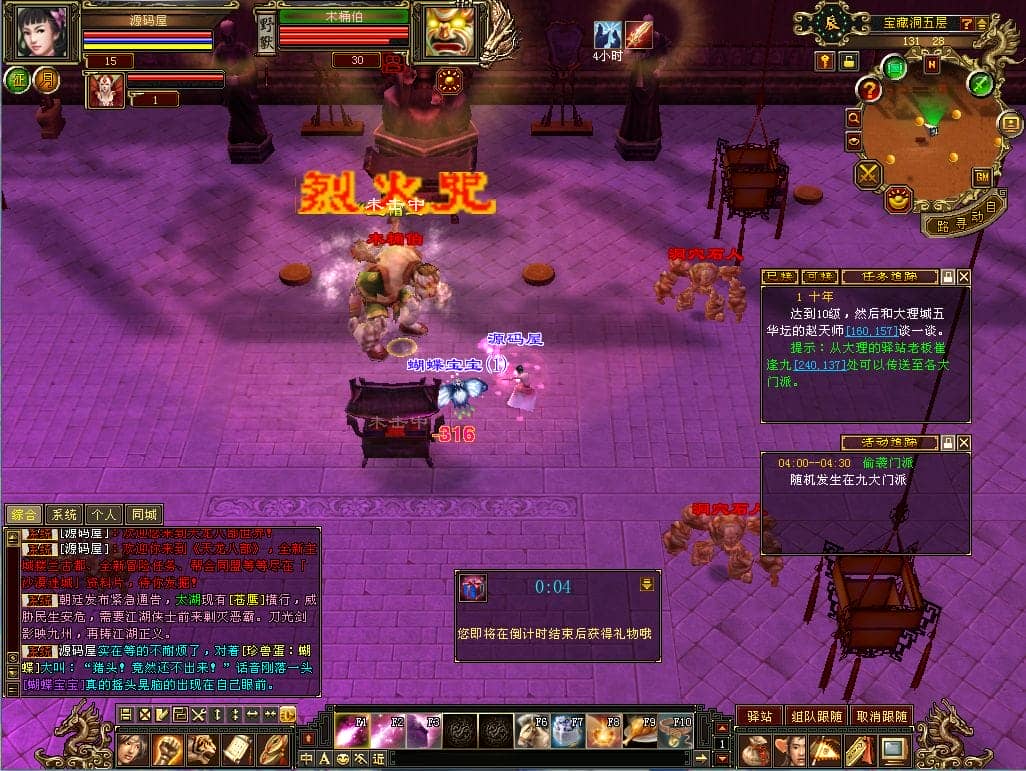Open the GM button on the minimap

point(982,176)
